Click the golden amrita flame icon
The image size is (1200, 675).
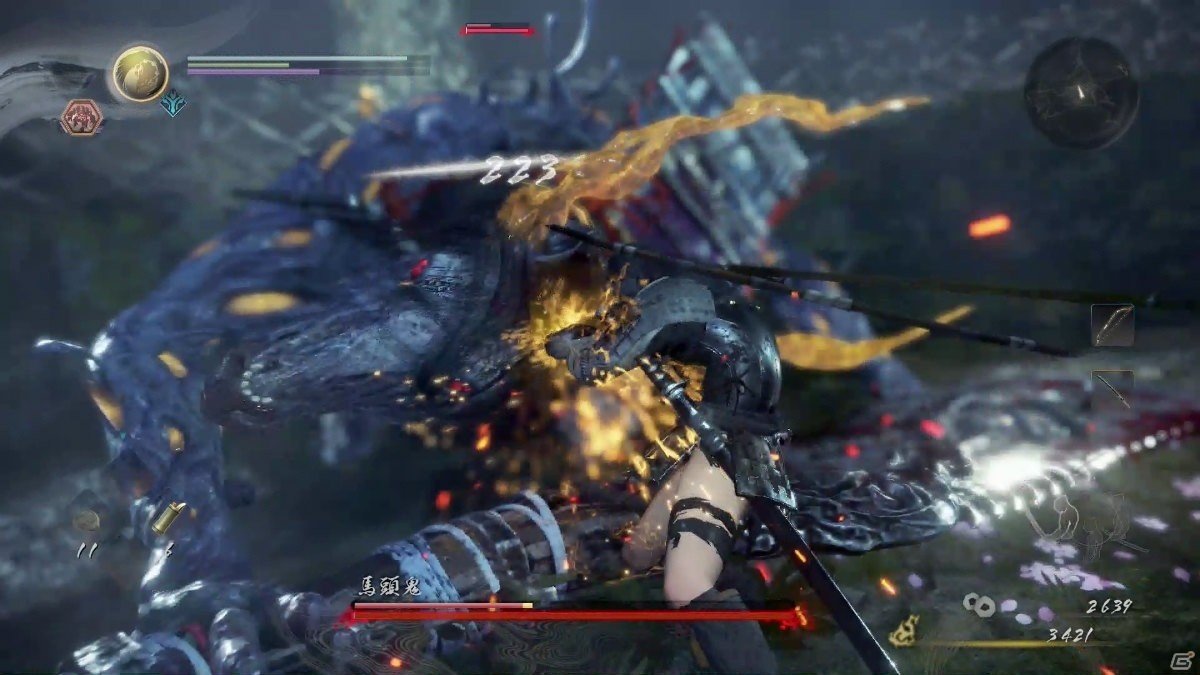(x=905, y=630)
